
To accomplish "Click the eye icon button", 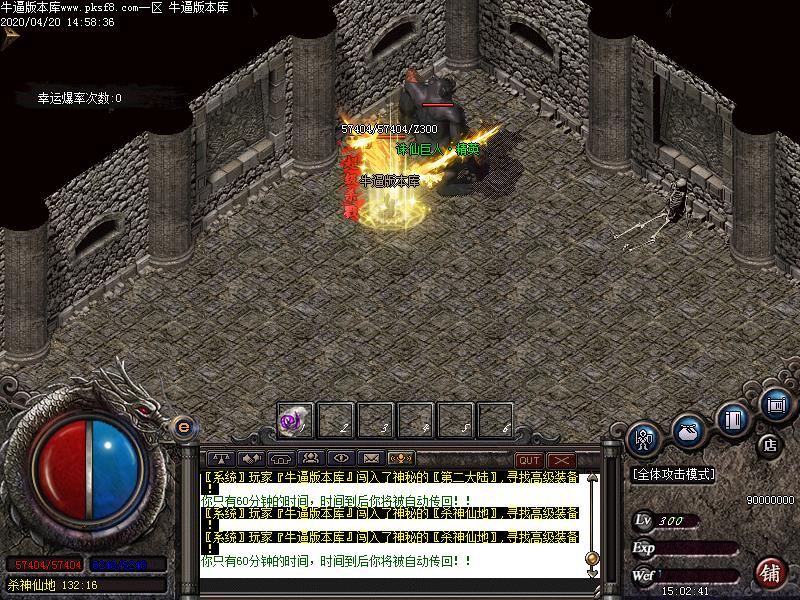I will 340,459.
